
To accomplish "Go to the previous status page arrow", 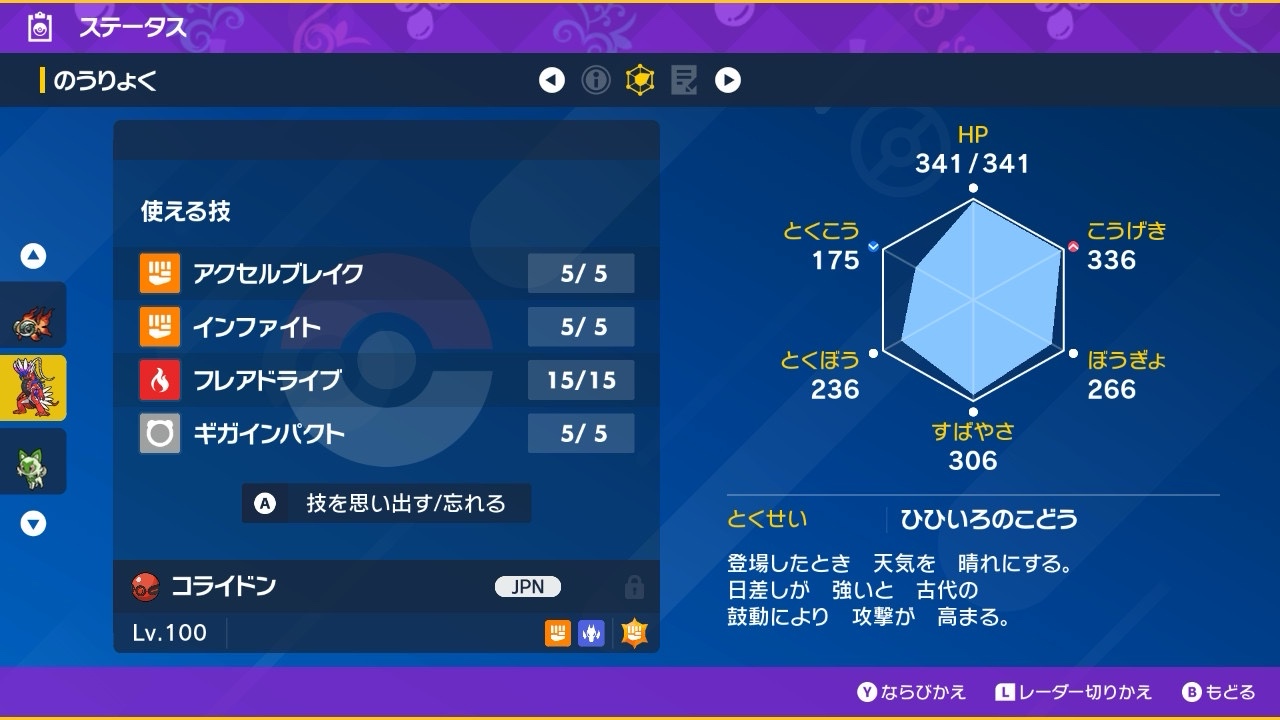I will (552, 80).
